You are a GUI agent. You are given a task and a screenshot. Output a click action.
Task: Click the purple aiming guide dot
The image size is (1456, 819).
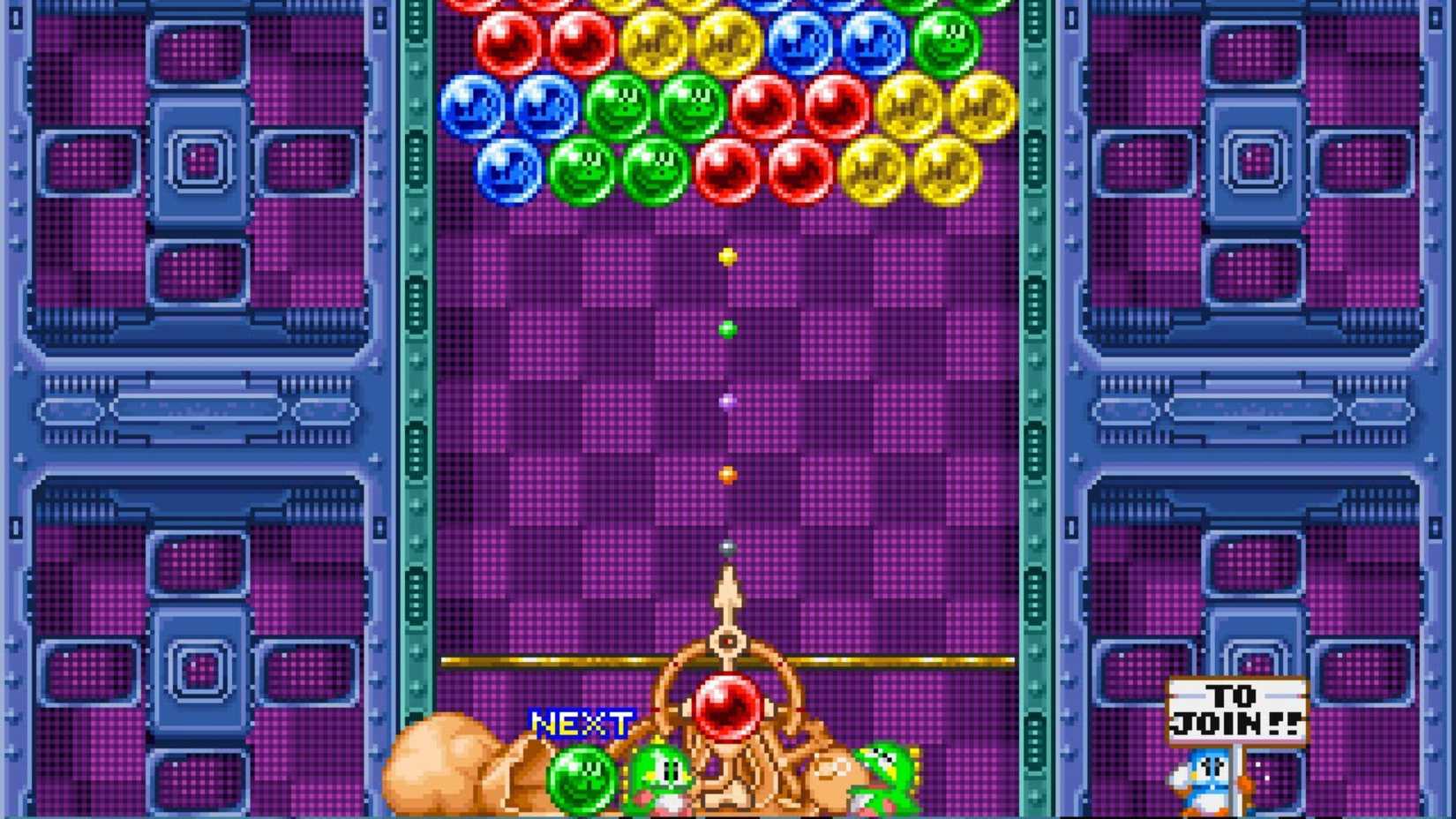click(x=726, y=402)
